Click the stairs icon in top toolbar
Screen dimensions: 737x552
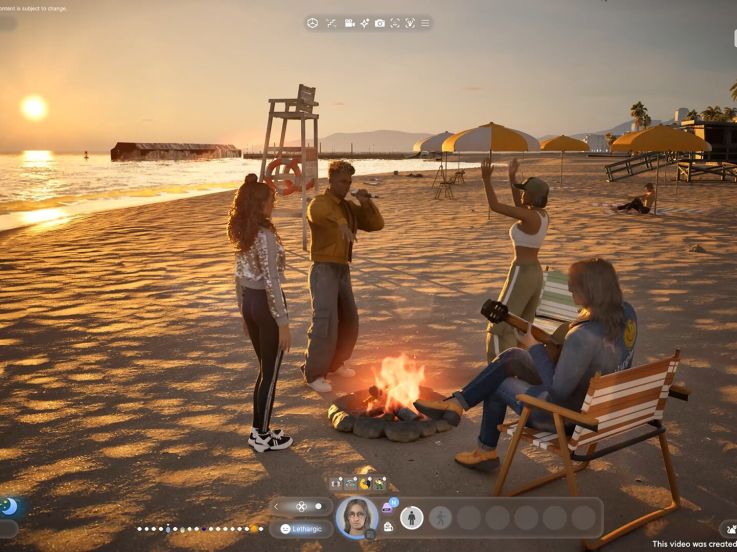331,23
